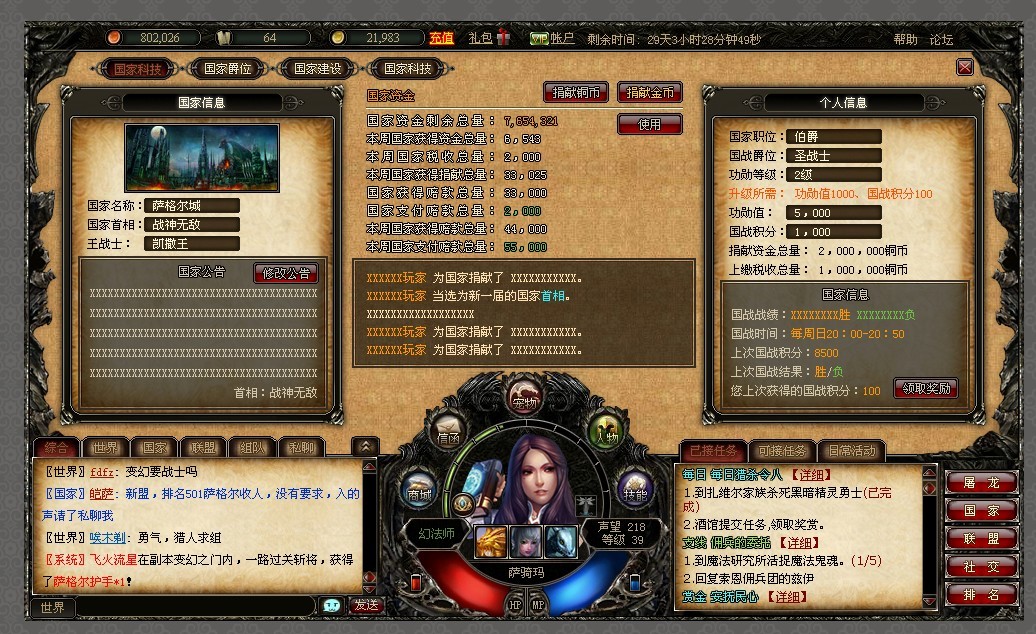Click the 捐献金币 donate gold button
Image resolution: width=1036 pixels, height=634 pixels.
[x=650, y=92]
